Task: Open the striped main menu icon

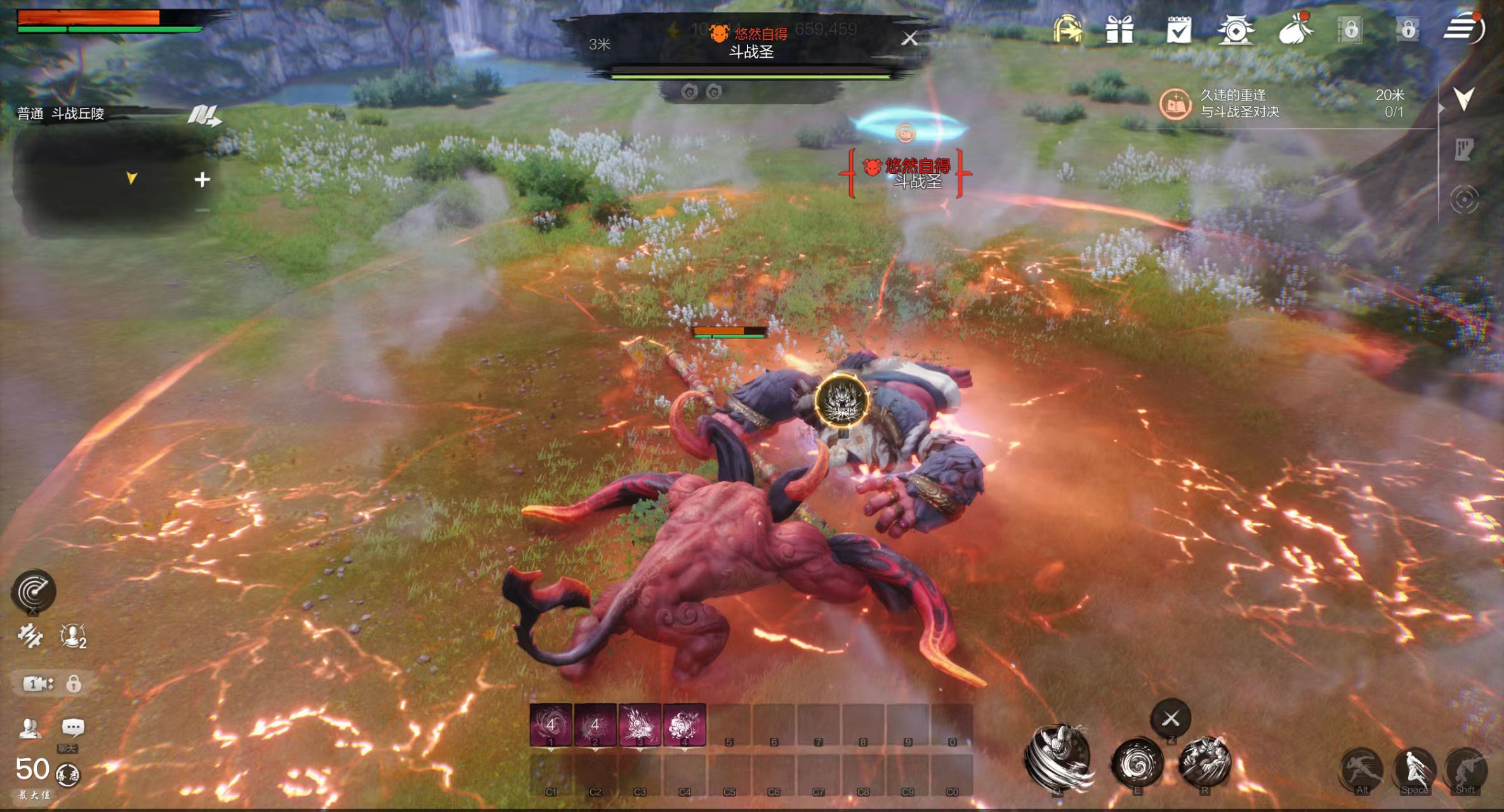Action: 1462,29
